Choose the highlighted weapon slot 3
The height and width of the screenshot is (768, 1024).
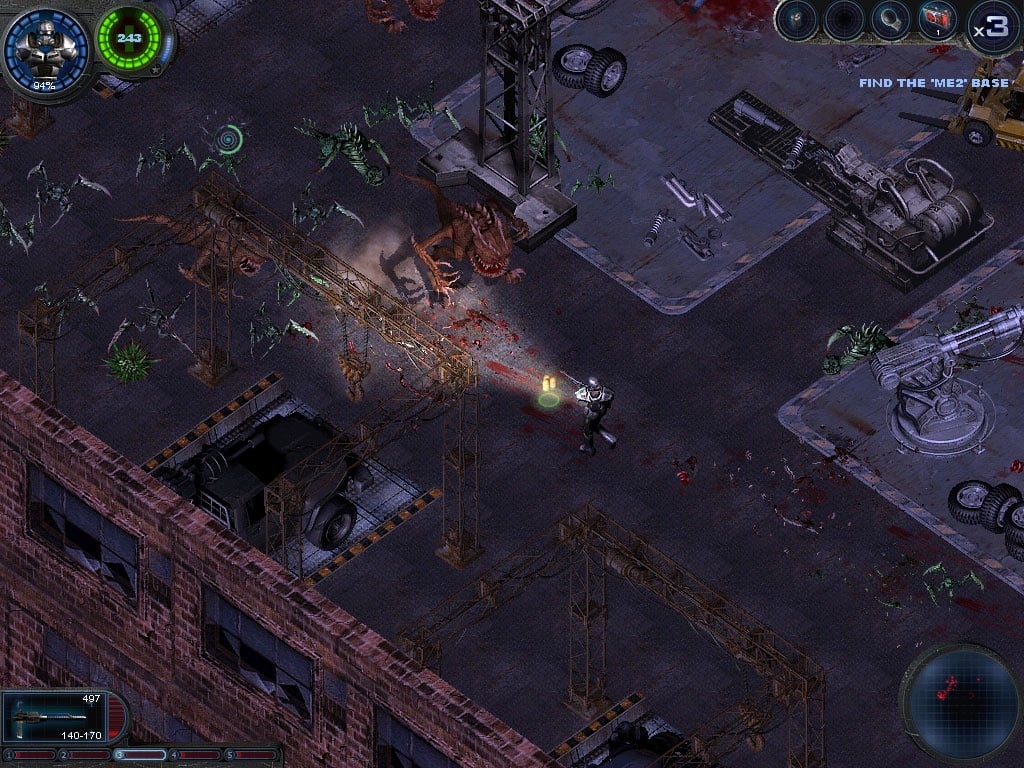point(141,755)
